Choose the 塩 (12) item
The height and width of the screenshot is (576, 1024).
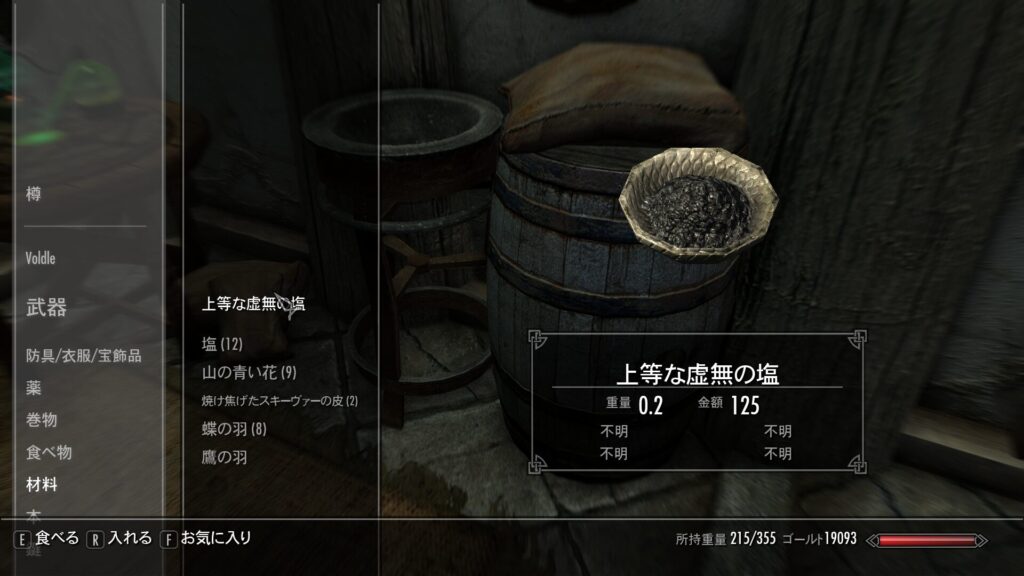pos(222,345)
